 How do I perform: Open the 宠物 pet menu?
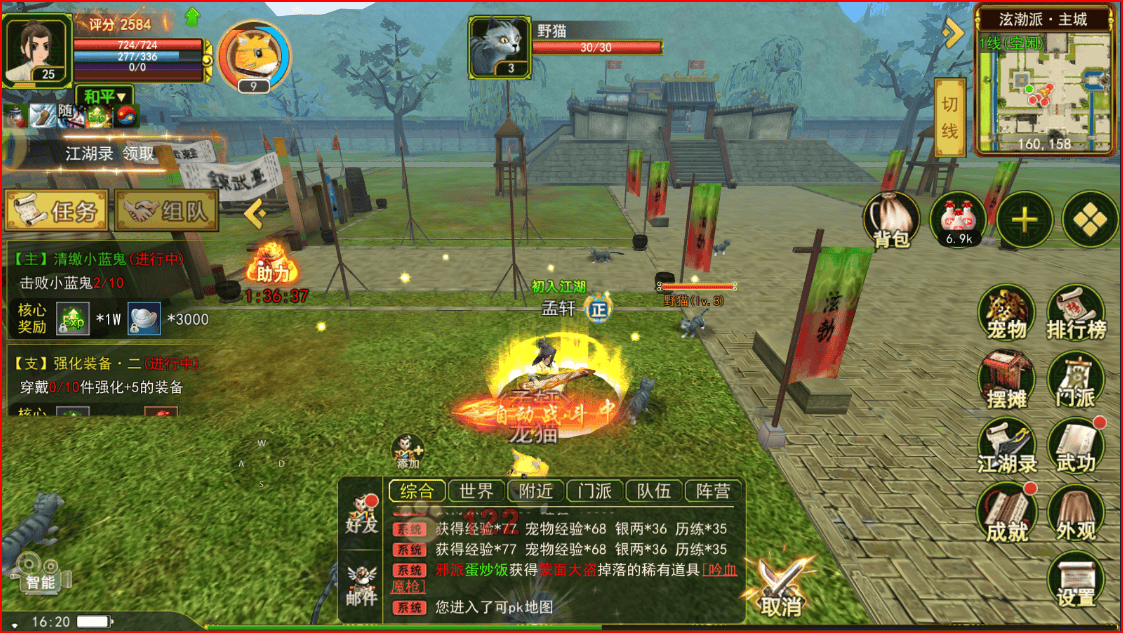tap(1006, 314)
